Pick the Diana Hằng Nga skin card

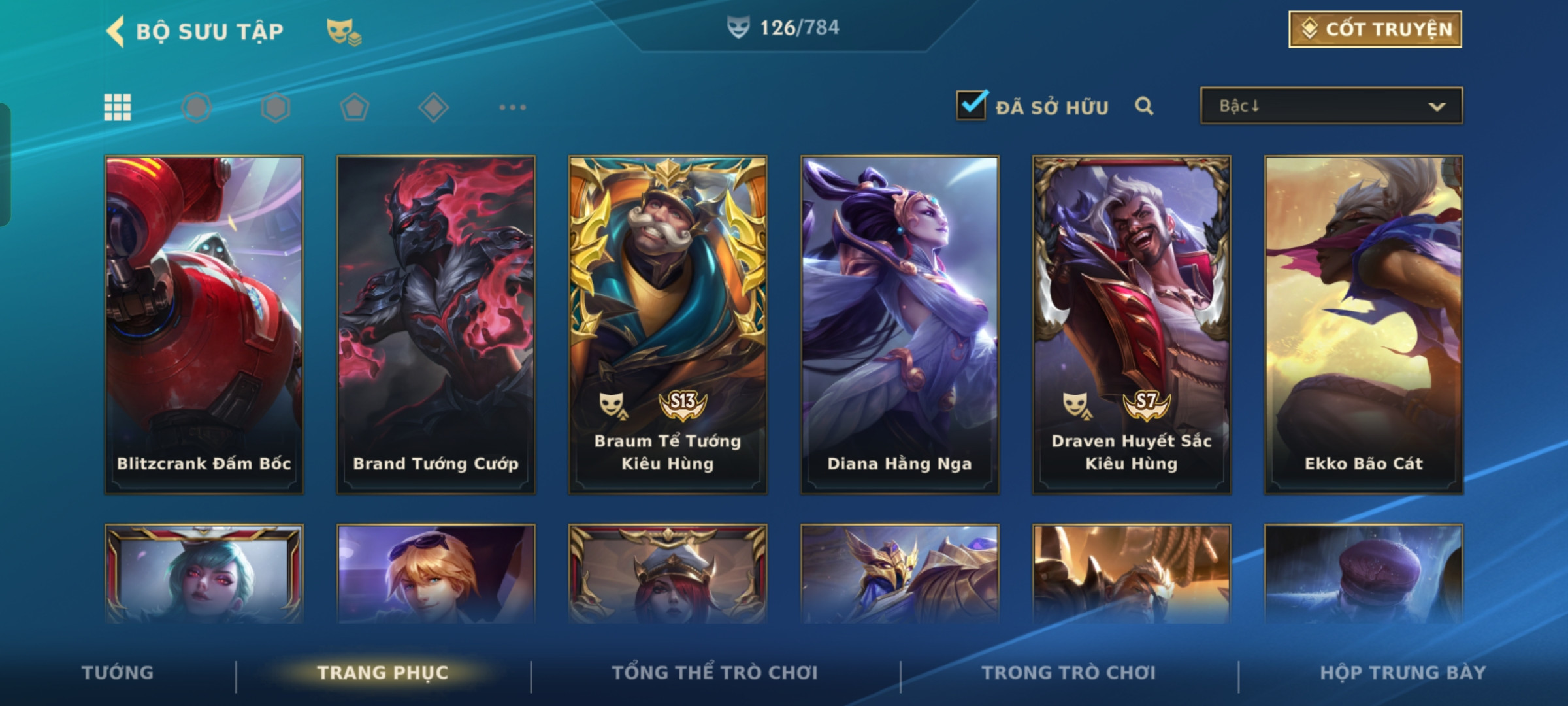click(900, 324)
